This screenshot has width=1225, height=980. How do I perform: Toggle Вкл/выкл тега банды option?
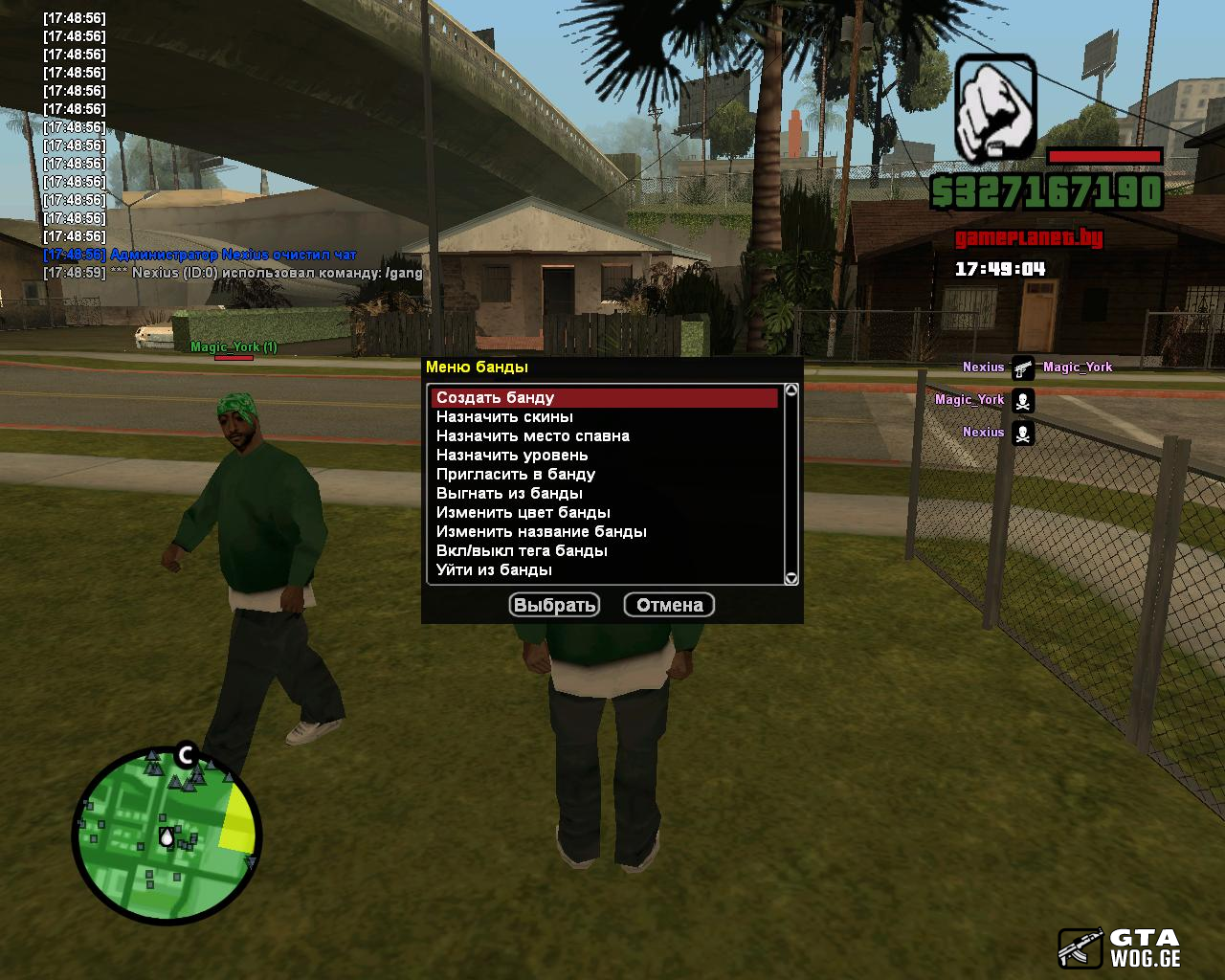click(522, 551)
